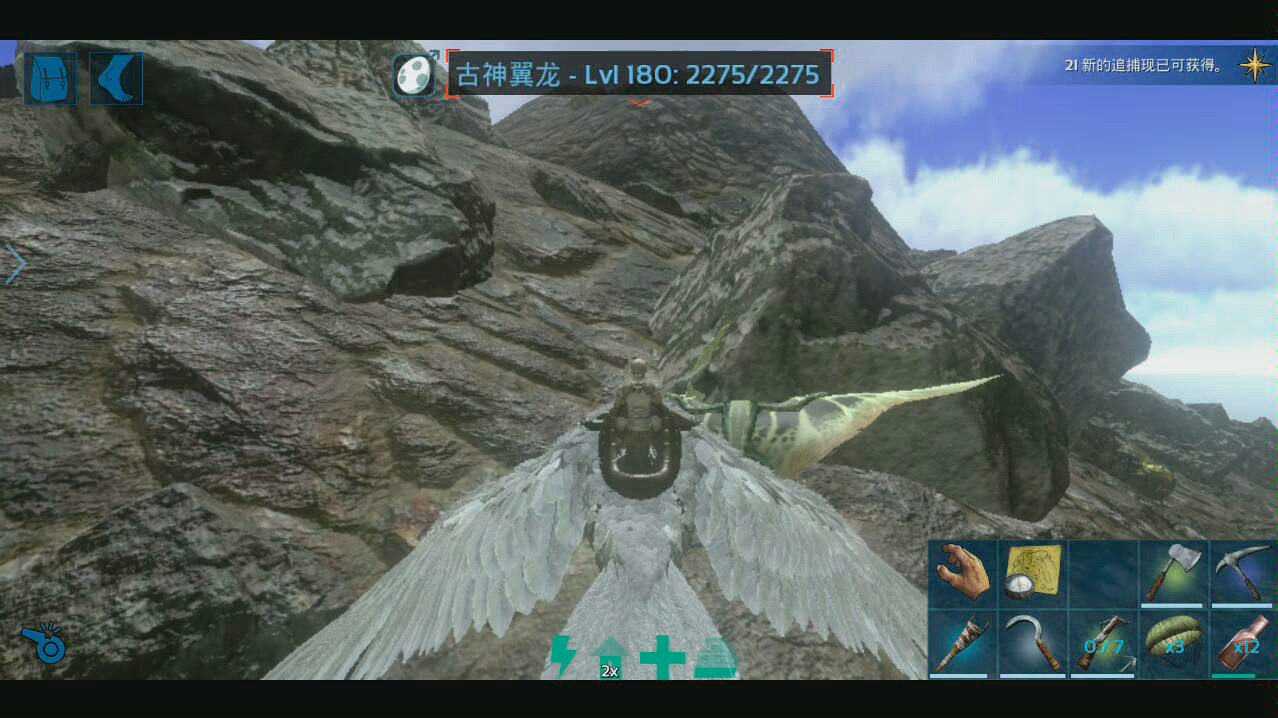Screen dimensions: 1278x718
Task: Equip the hatchet from the hotbar
Action: (1172, 573)
